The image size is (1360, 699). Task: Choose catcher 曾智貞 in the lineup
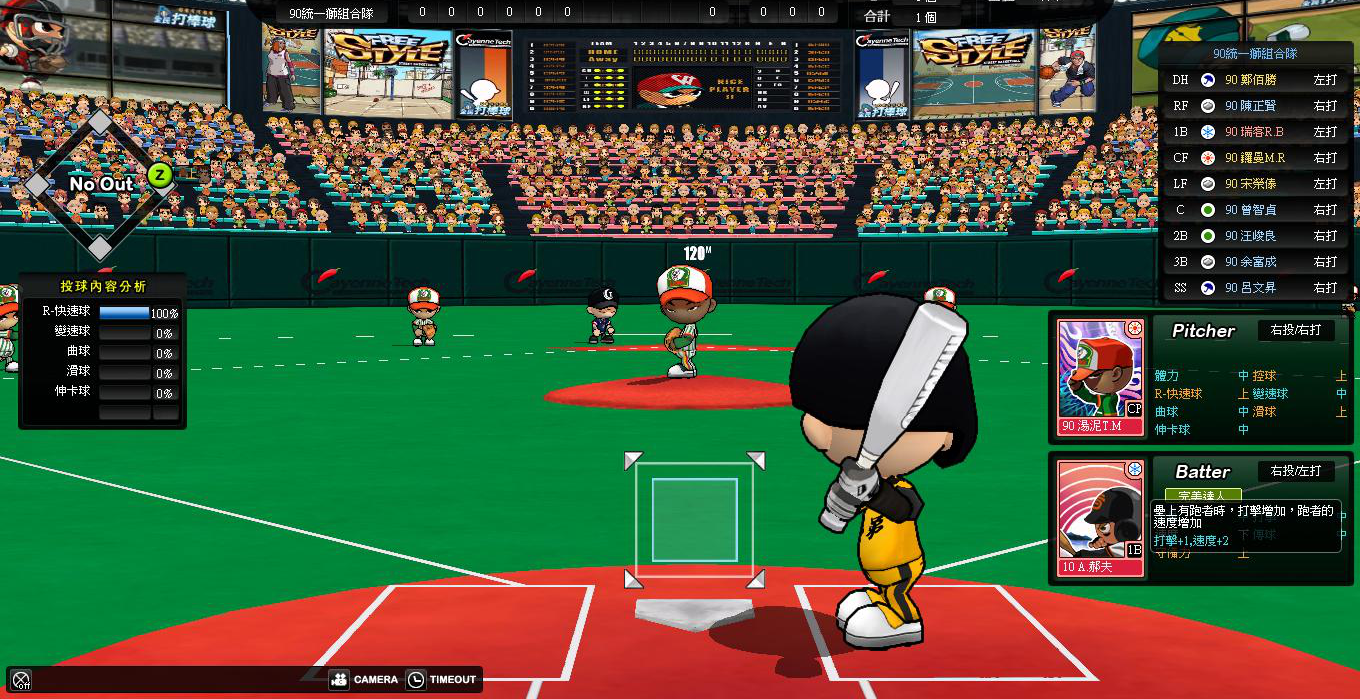click(1255, 210)
